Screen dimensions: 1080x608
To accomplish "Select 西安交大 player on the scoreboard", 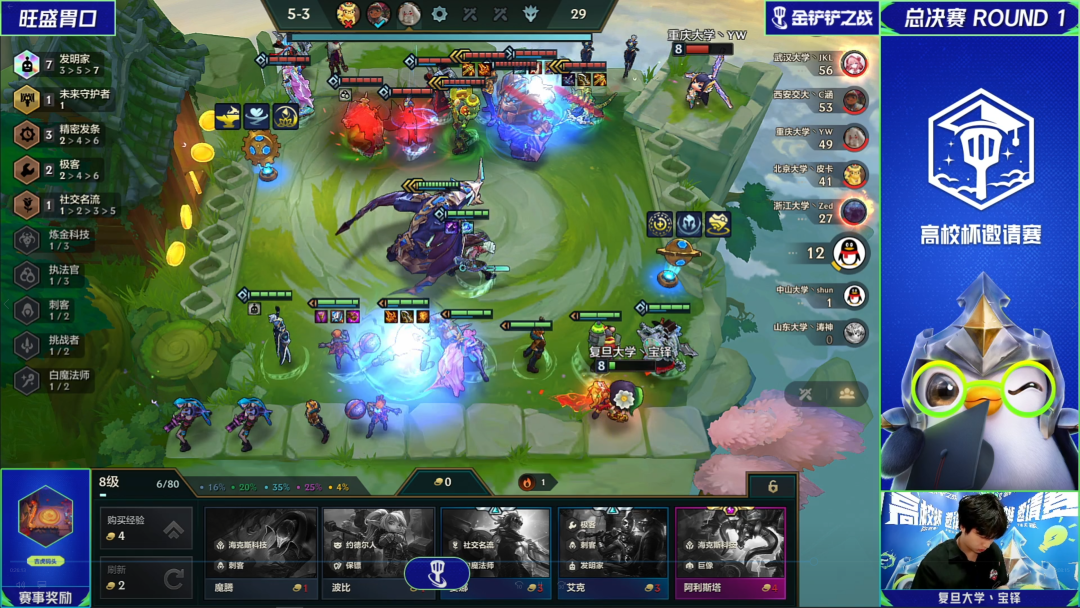I will tap(820, 101).
